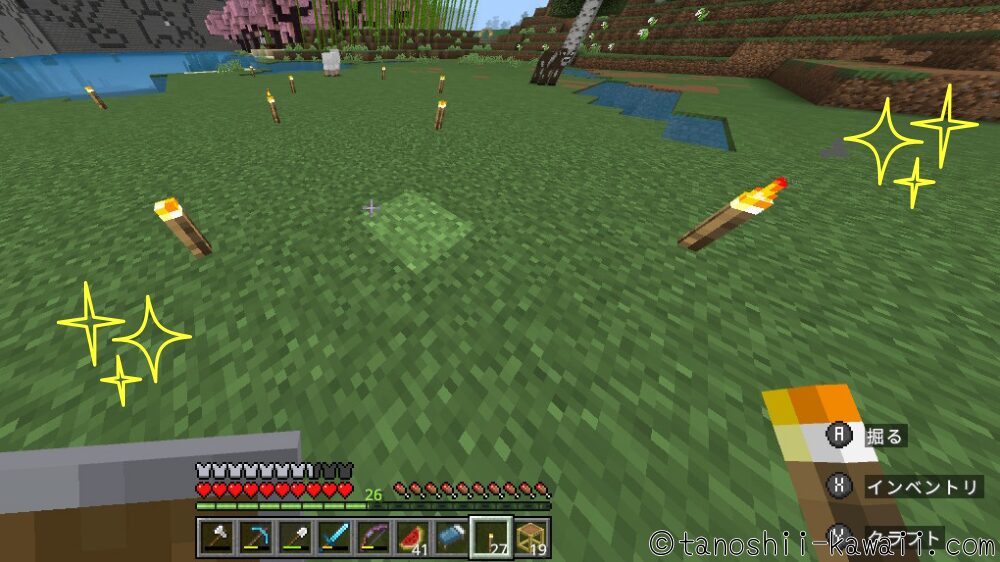Select the blue bed hotbar slot
The width and height of the screenshot is (1000, 562).
pos(451,538)
